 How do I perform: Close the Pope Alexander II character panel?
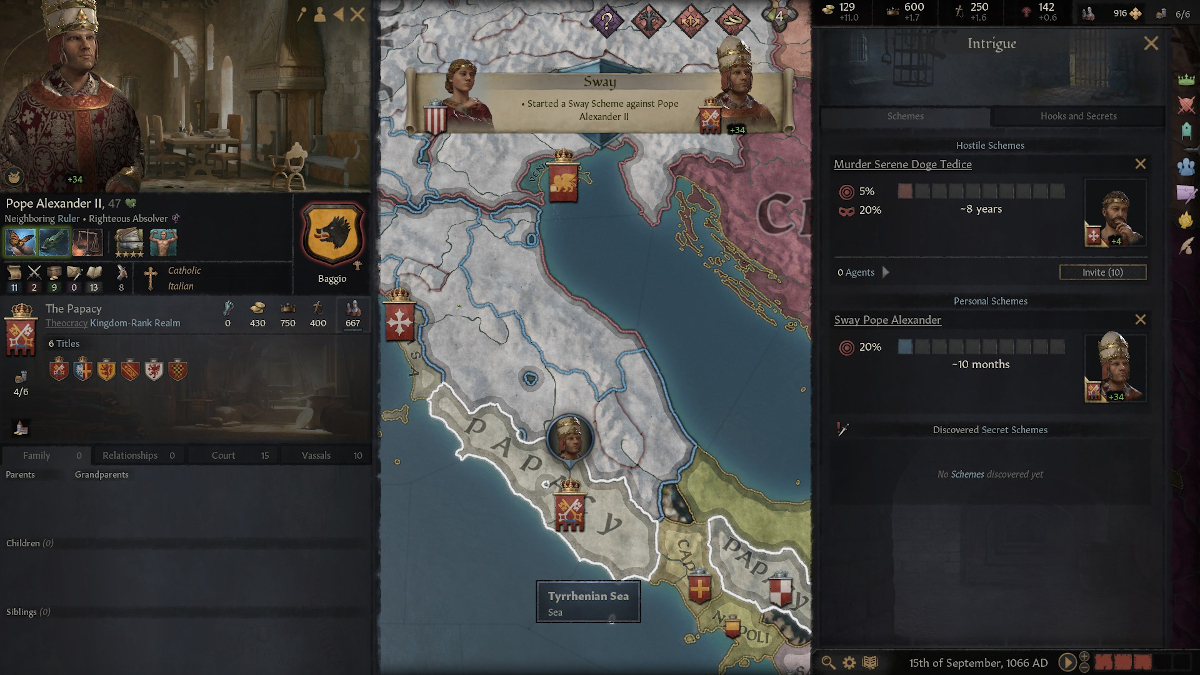coord(357,15)
